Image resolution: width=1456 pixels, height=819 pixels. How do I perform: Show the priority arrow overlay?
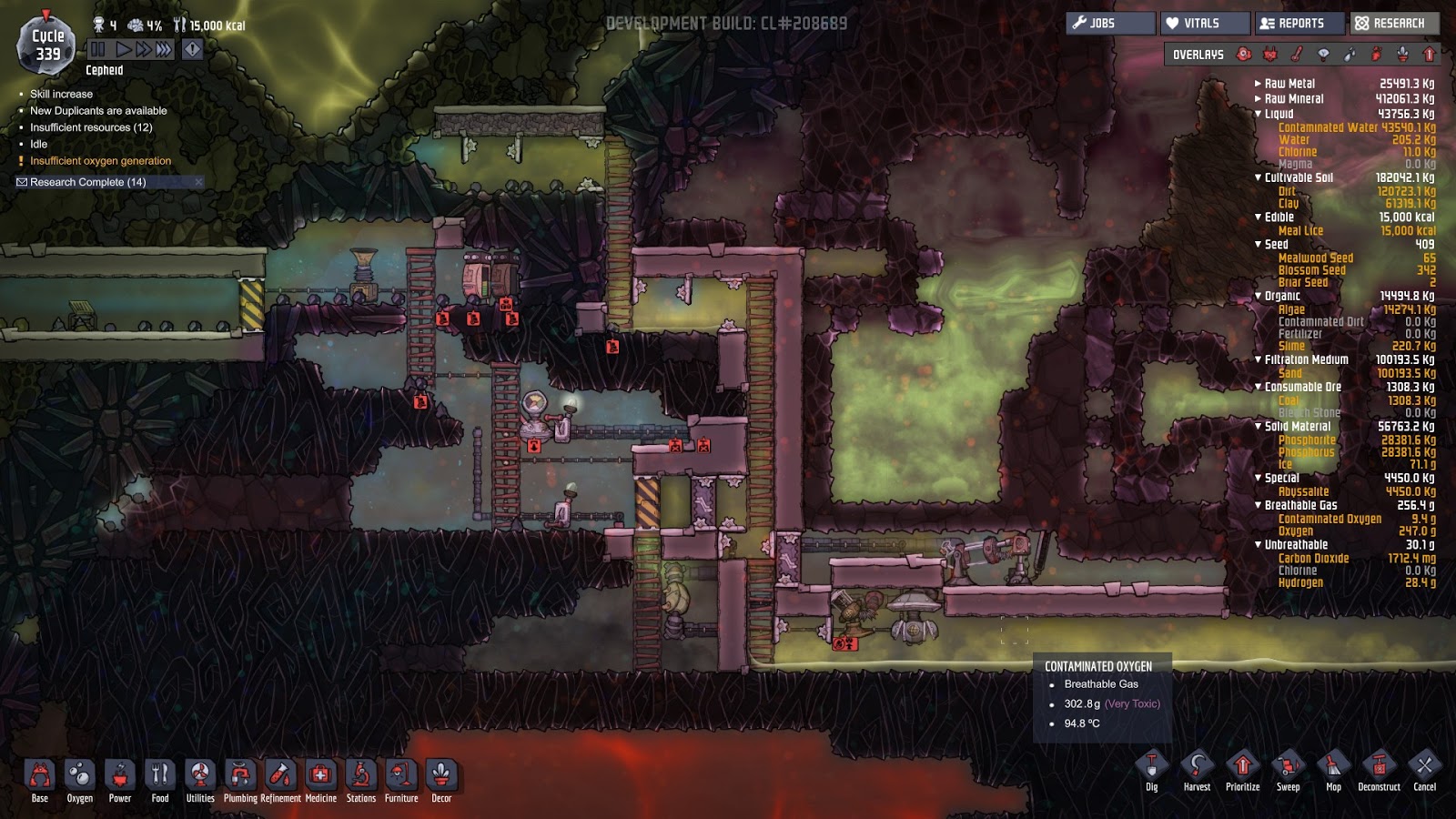[x=1429, y=55]
